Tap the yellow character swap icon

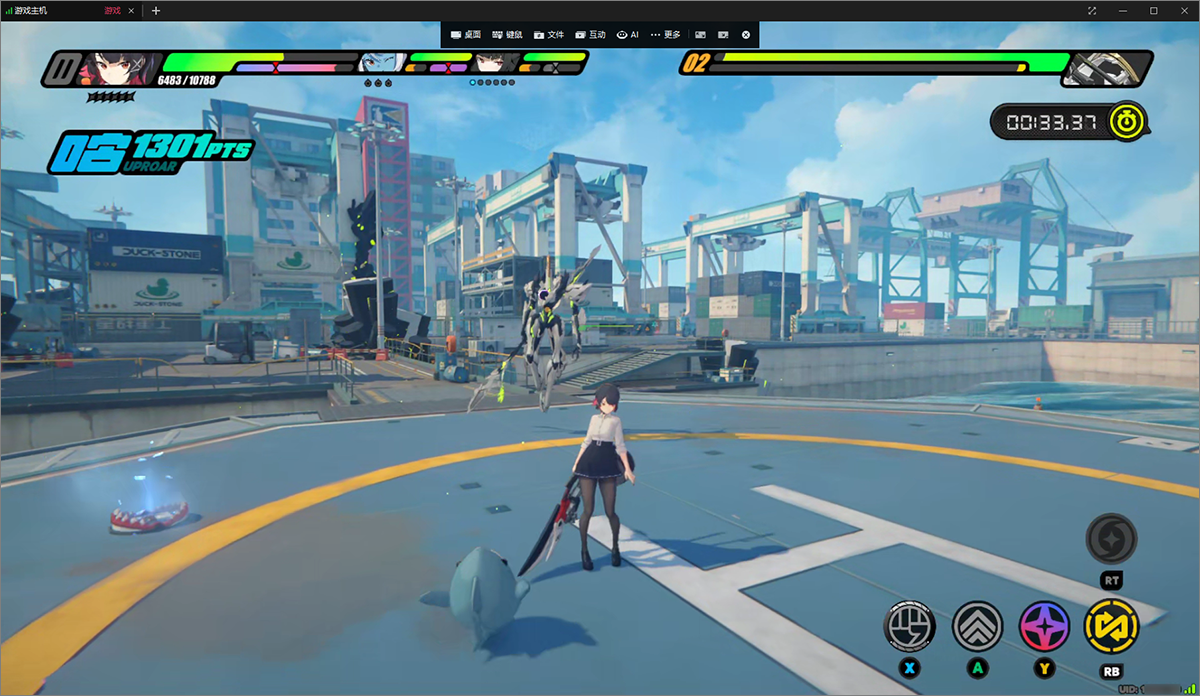click(1111, 627)
